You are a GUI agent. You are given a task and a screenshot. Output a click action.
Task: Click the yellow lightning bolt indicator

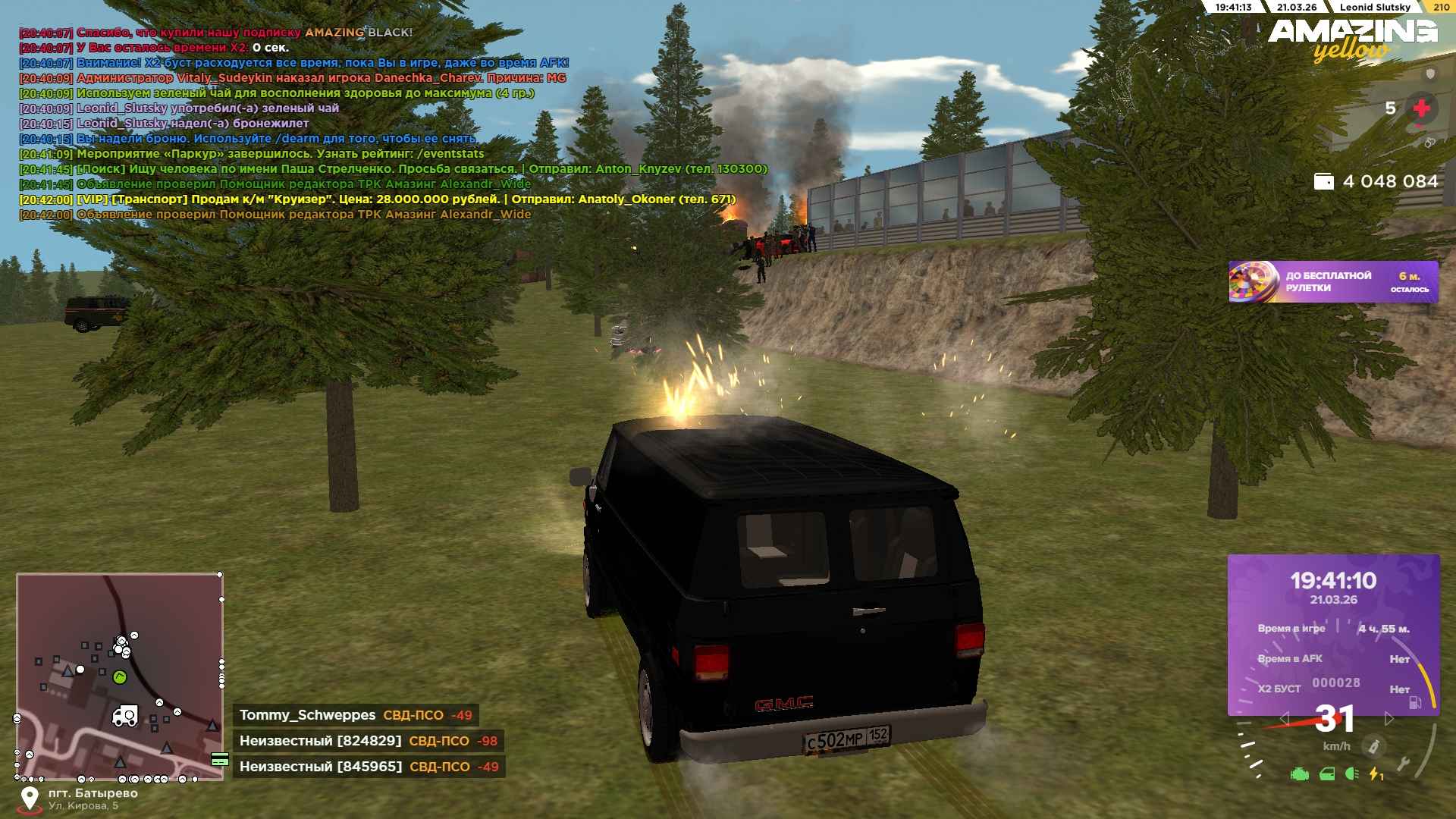(x=1376, y=774)
